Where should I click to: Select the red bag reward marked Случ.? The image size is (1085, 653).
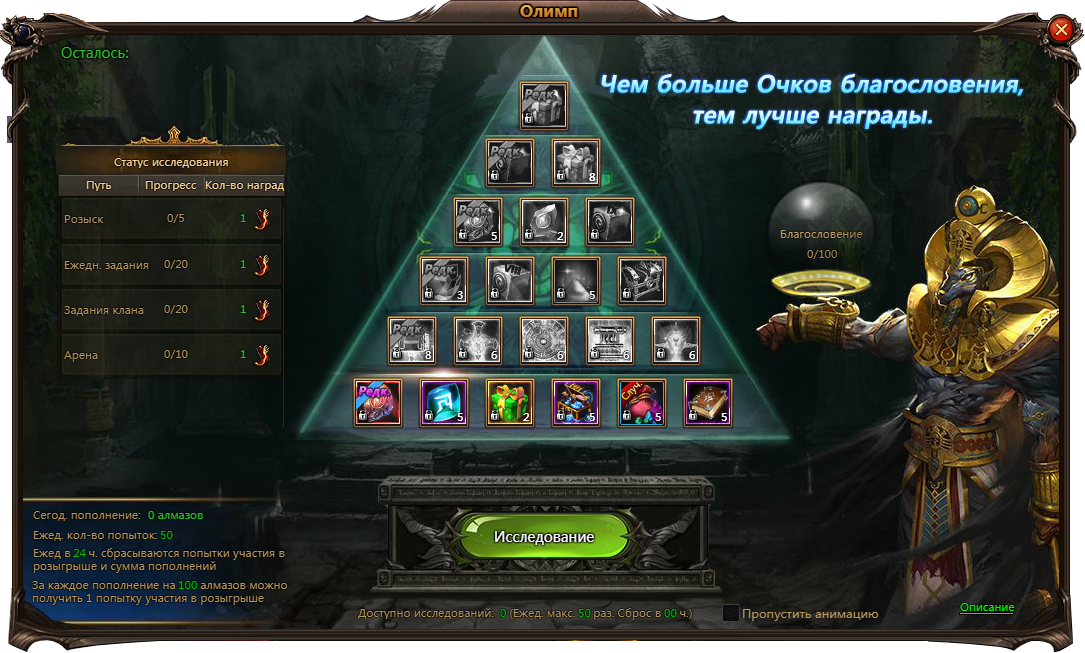coord(642,403)
